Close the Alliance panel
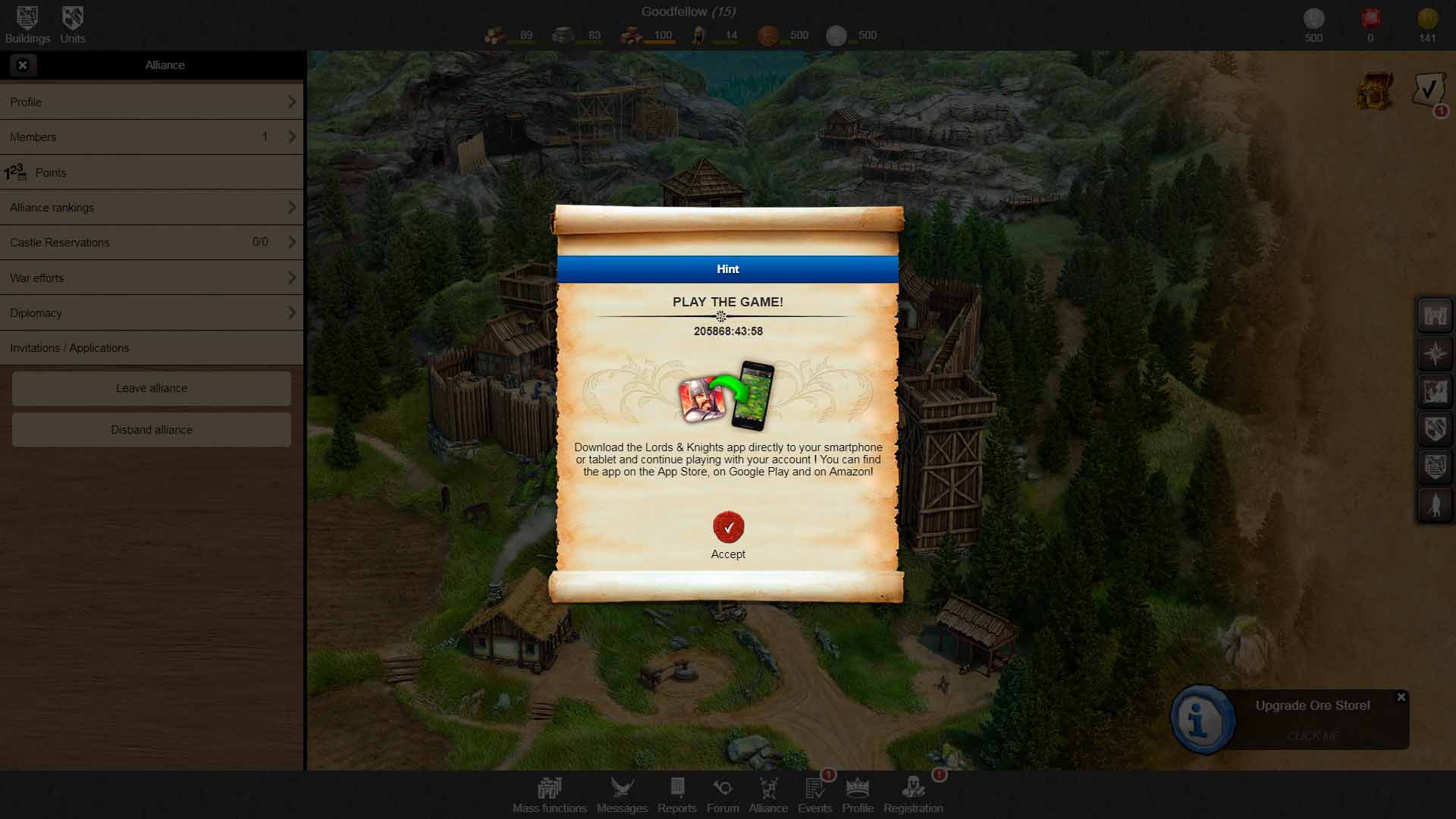This screenshot has height=819, width=1456. click(x=23, y=65)
